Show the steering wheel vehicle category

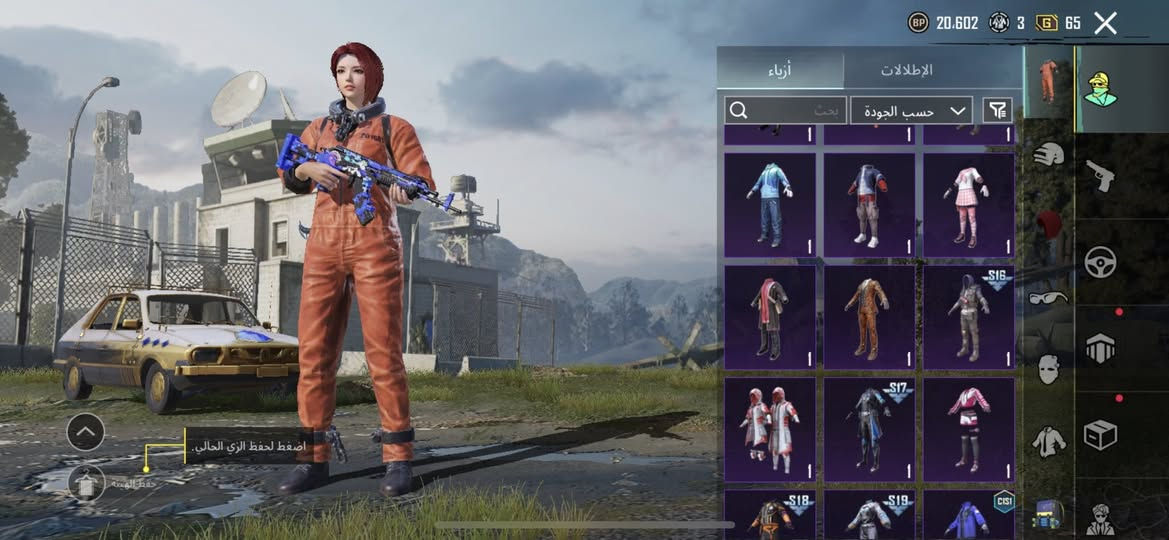coord(1100,262)
